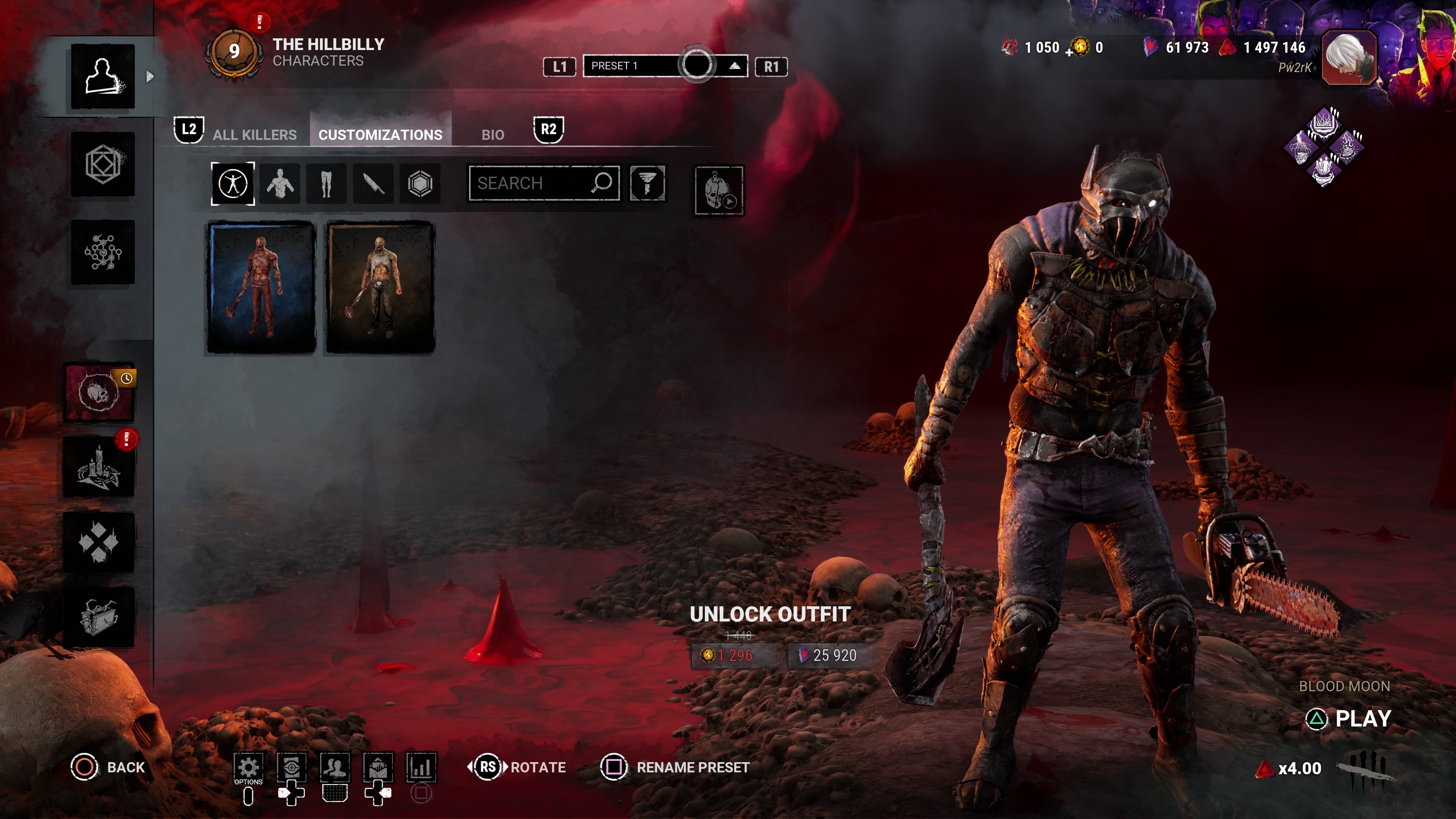Open the characters silhouette sidebar menu
Viewport: 1456px width, 819px height.
point(102,76)
